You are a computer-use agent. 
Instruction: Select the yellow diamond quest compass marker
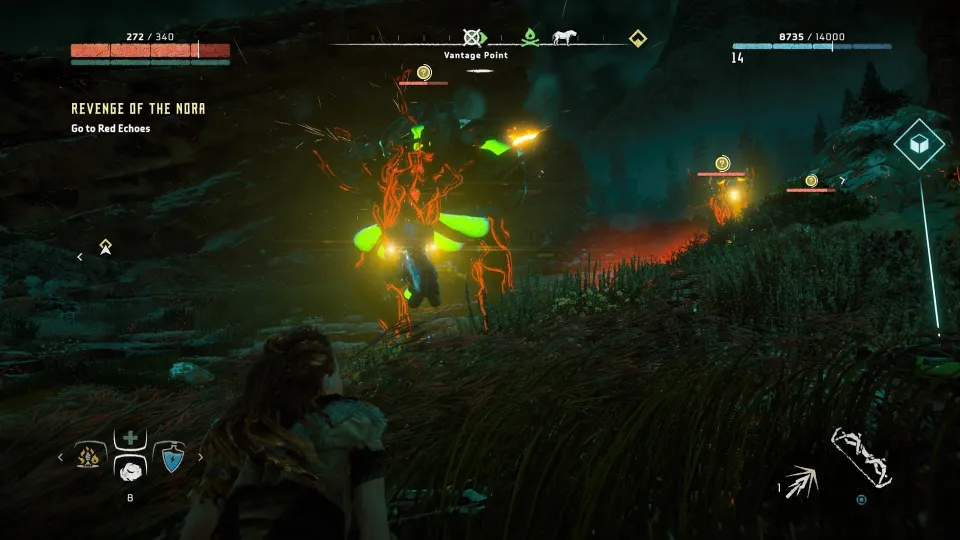(637, 39)
